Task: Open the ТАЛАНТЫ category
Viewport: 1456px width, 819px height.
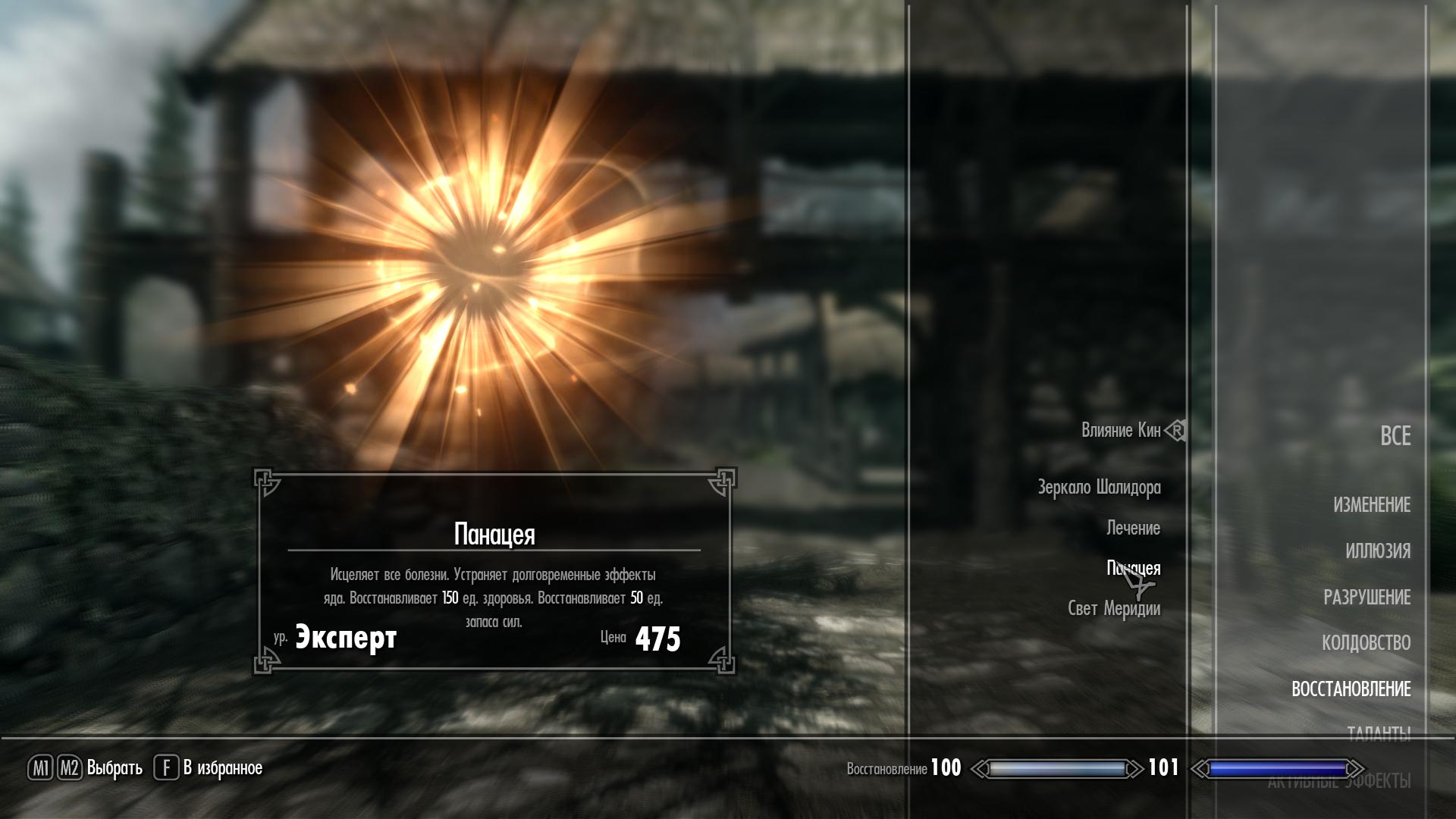Action: point(1378,733)
